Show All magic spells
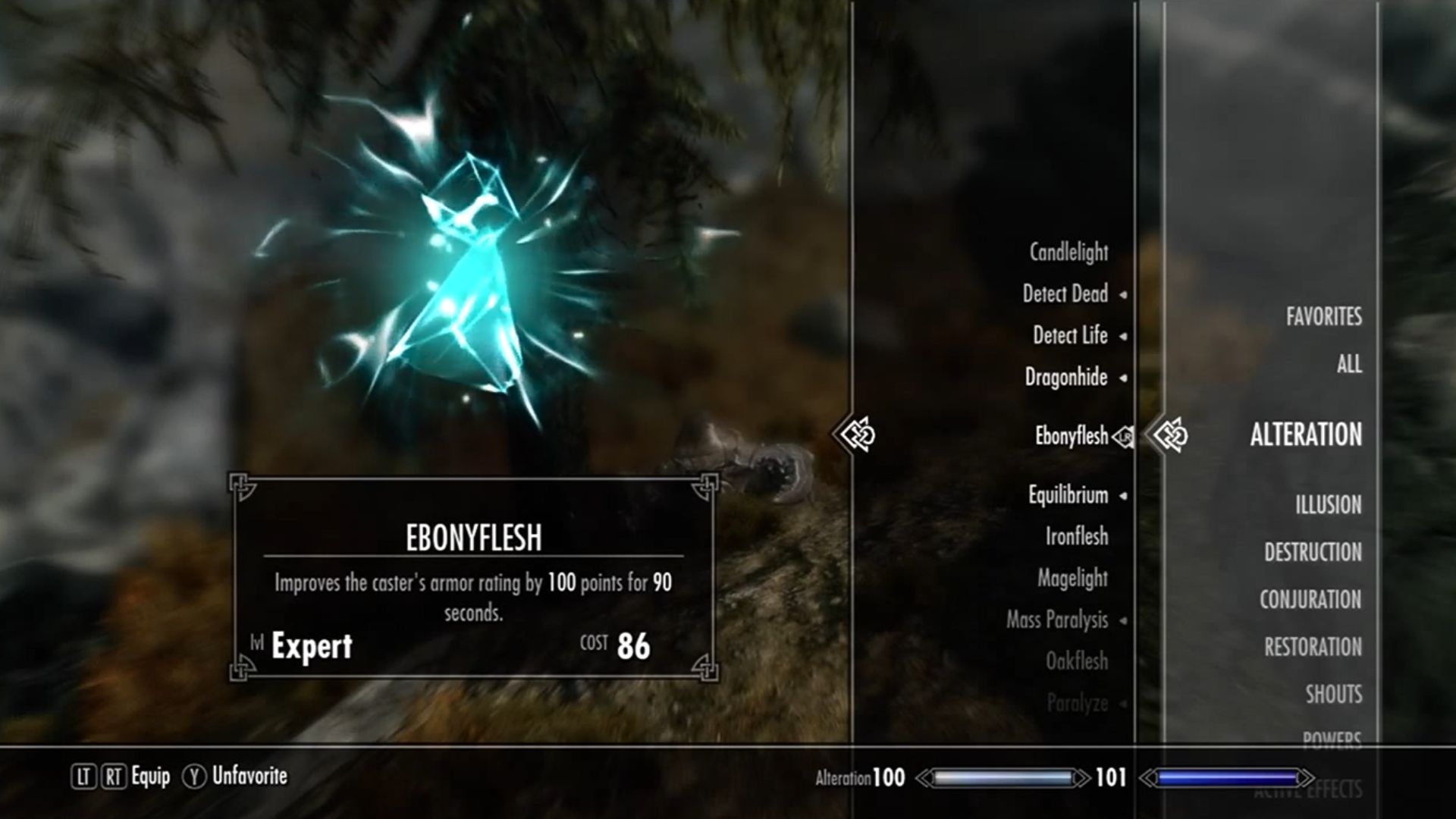Image resolution: width=1456 pixels, height=819 pixels. (1348, 365)
